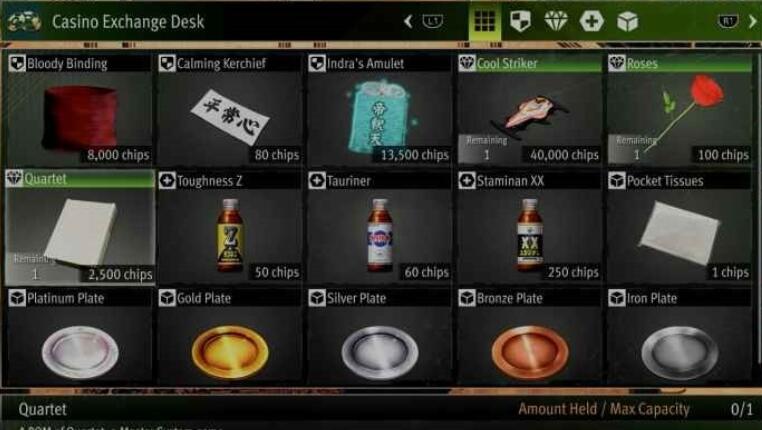Select the Staminan XX bottle

(x=529, y=227)
